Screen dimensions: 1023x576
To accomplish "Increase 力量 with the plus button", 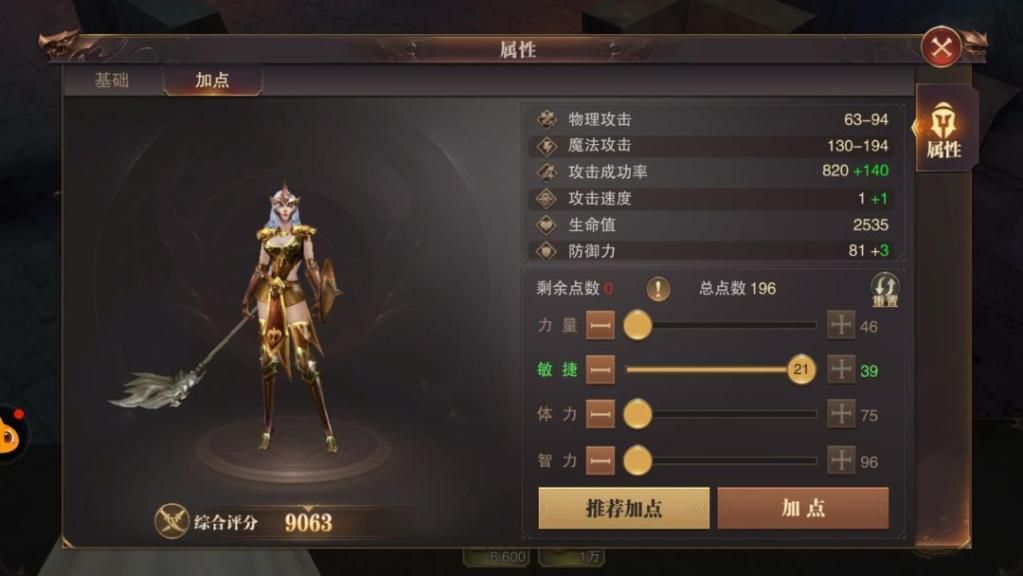I will (x=841, y=326).
